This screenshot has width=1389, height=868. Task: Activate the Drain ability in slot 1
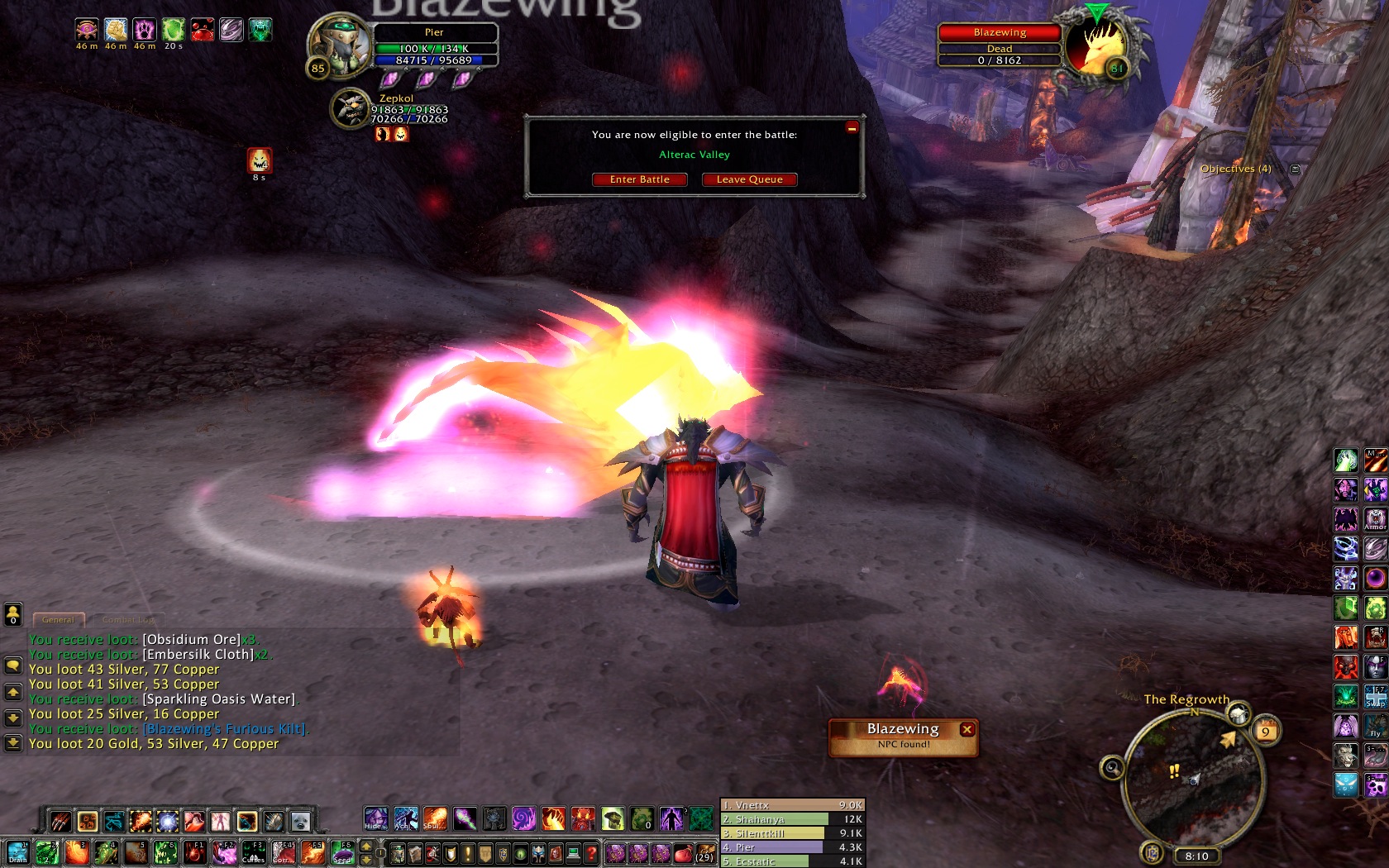coord(17,852)
